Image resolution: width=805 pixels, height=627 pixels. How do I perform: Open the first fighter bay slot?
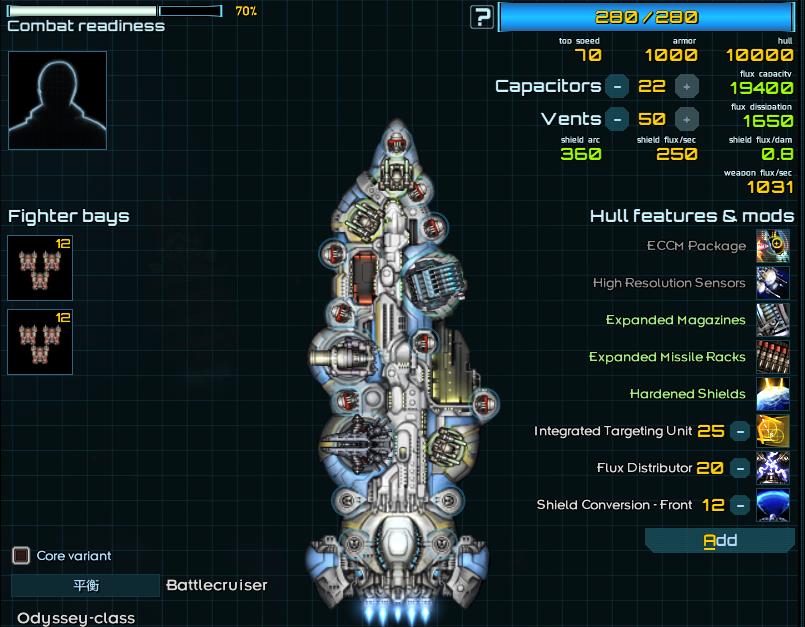(40, 268)
